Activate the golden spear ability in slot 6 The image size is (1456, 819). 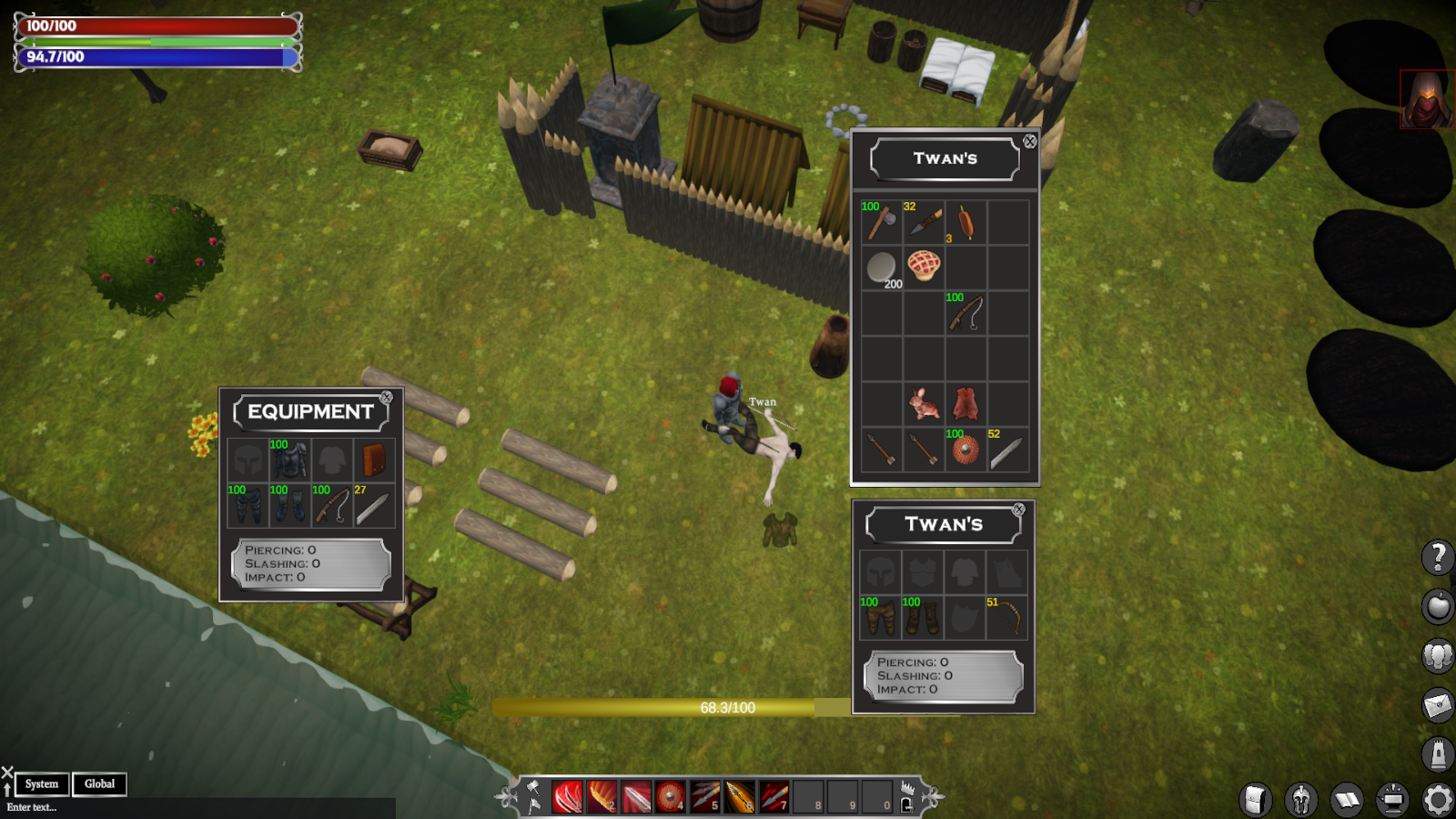[x=740, y=797]
